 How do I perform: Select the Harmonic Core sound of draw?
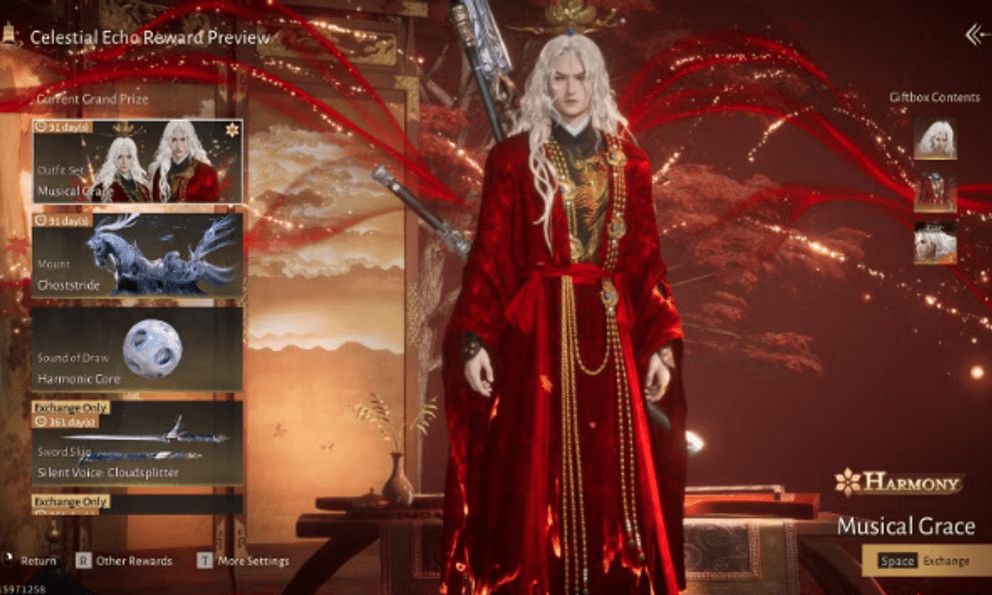click(x=138, y=348)
